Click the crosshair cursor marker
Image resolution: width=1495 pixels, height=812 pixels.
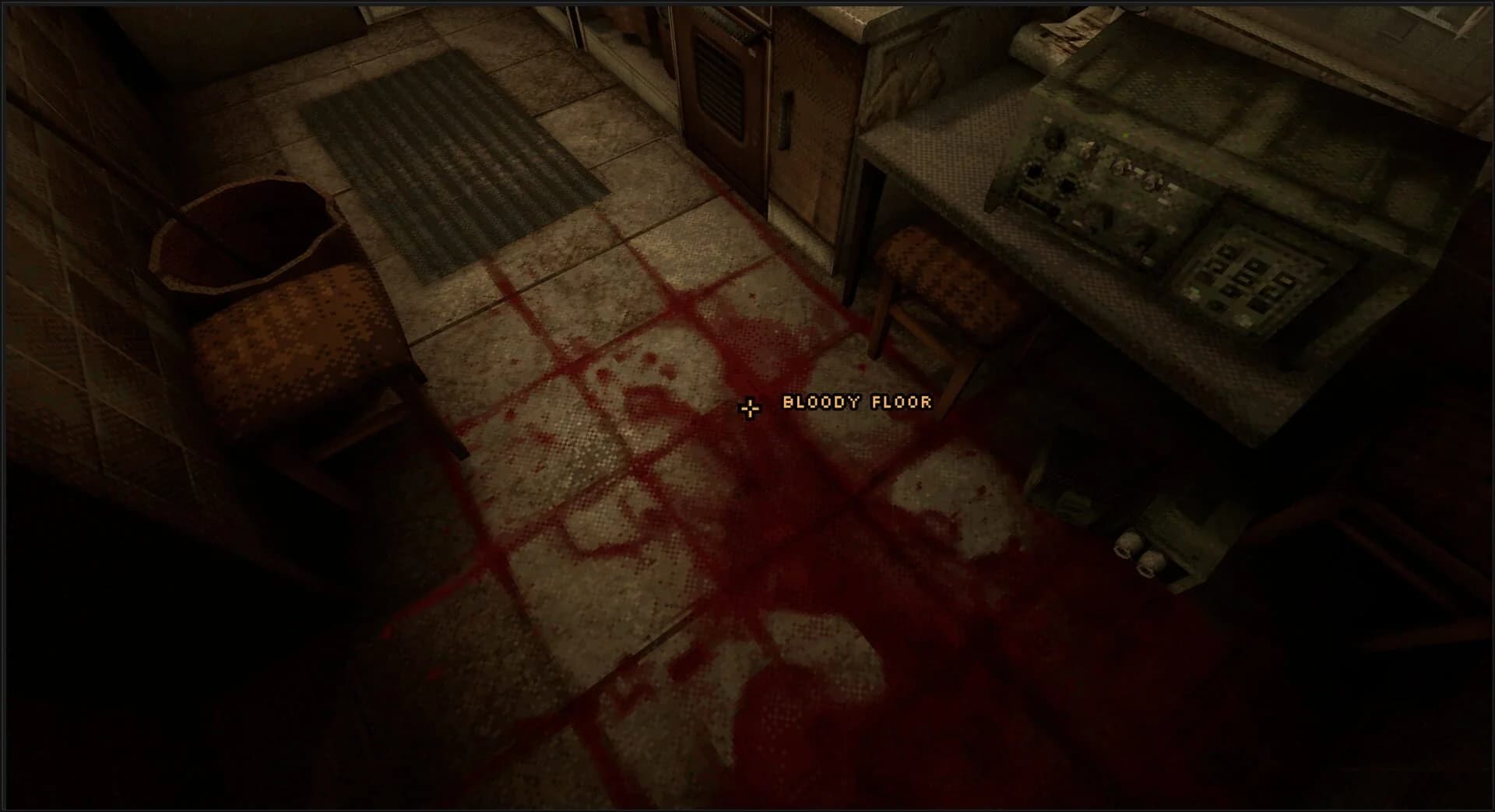tap(749, 408)
